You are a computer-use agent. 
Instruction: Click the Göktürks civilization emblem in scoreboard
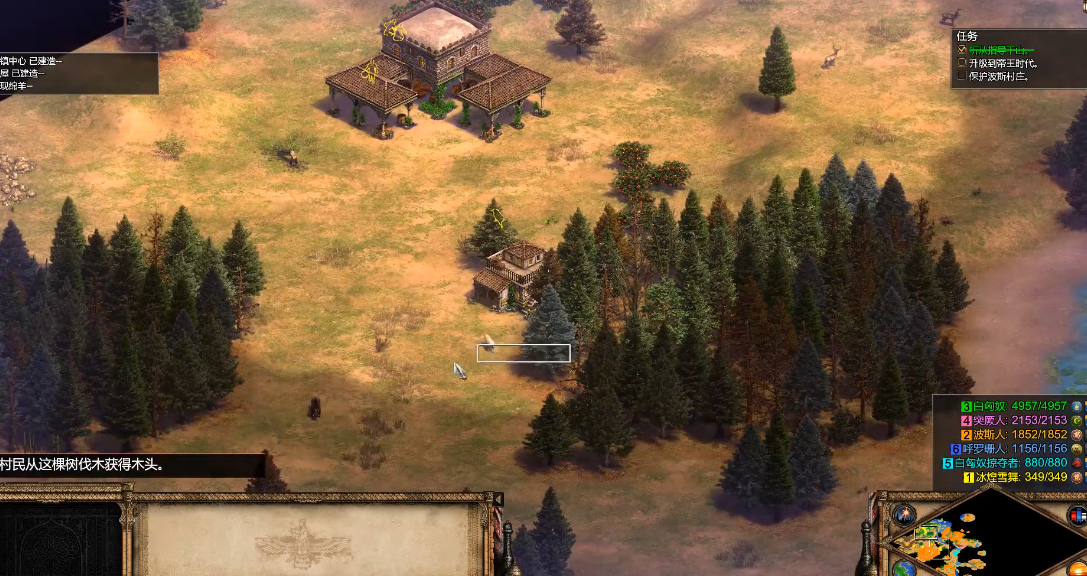1076,421
